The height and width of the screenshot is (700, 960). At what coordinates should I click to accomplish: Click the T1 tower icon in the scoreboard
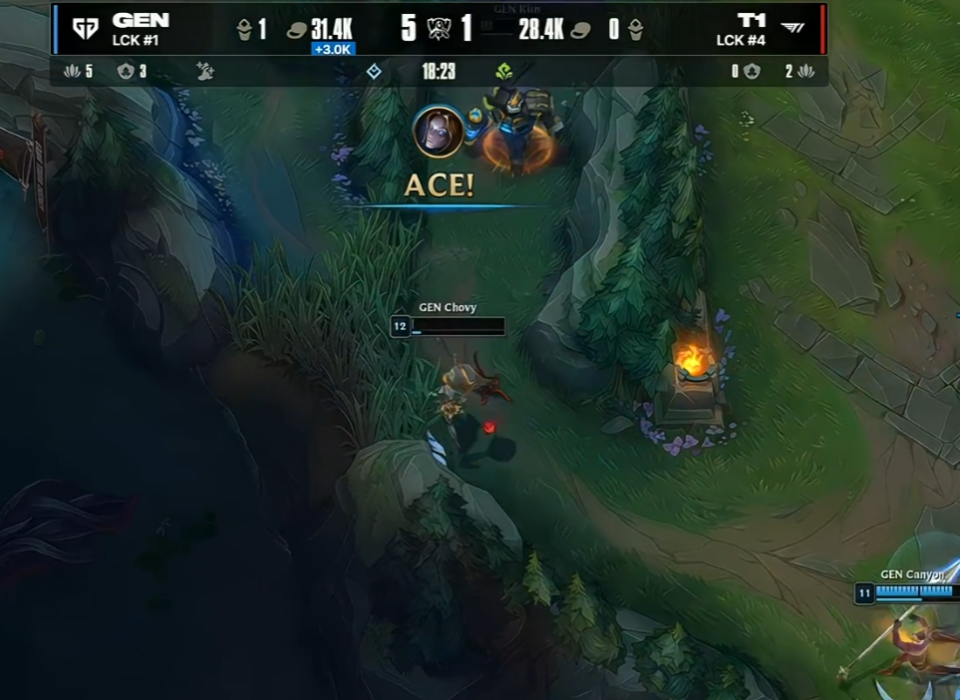[635, 29]
